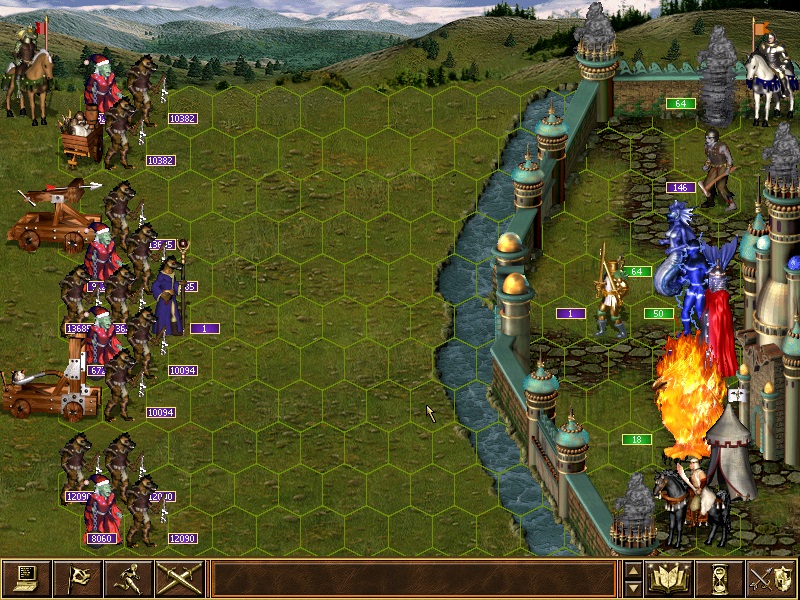Click the combat log message bar

pos(413,578)
